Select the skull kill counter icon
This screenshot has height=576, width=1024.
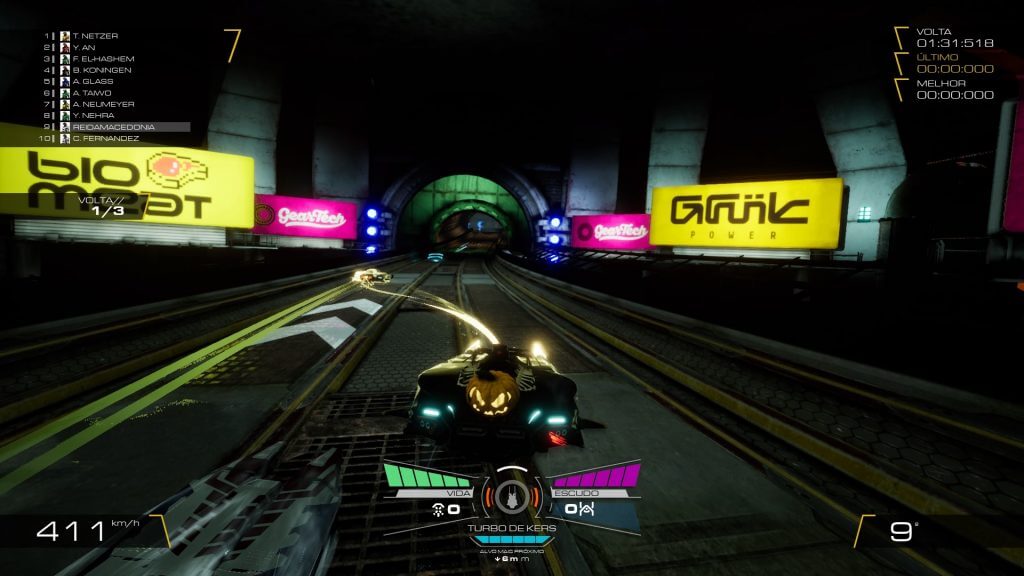[437, 509]
